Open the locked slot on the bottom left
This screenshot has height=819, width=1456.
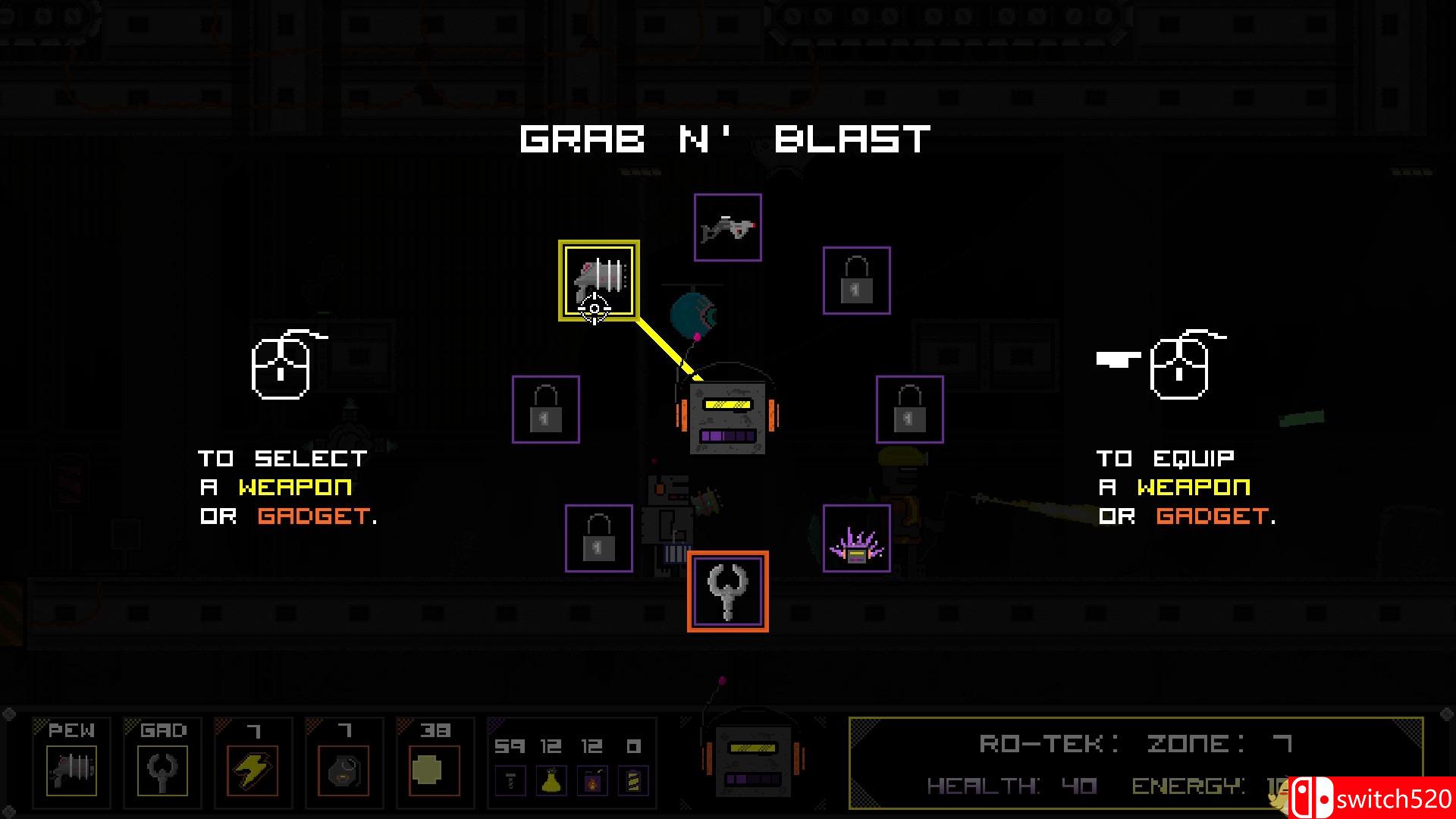tap(598, 539)
